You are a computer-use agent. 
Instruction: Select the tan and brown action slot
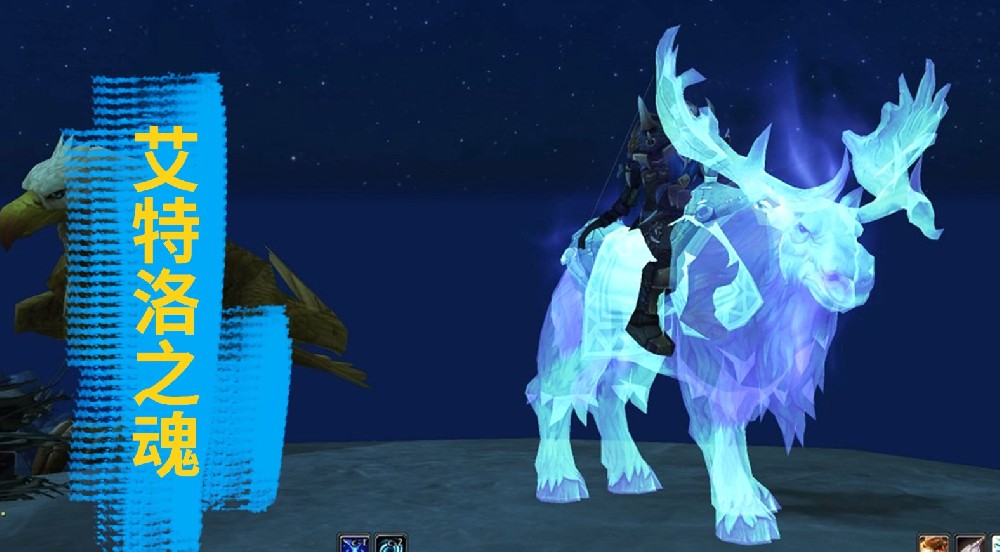(935, 544)
